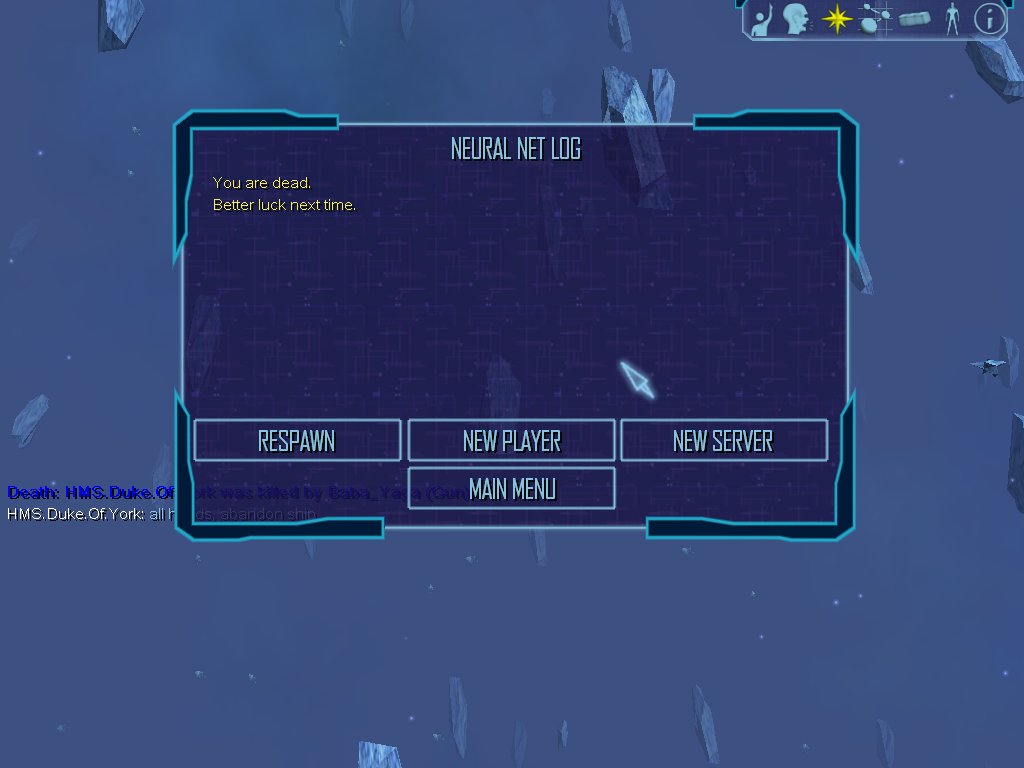Click the rectangular block icon

click(x=915, y=19)
